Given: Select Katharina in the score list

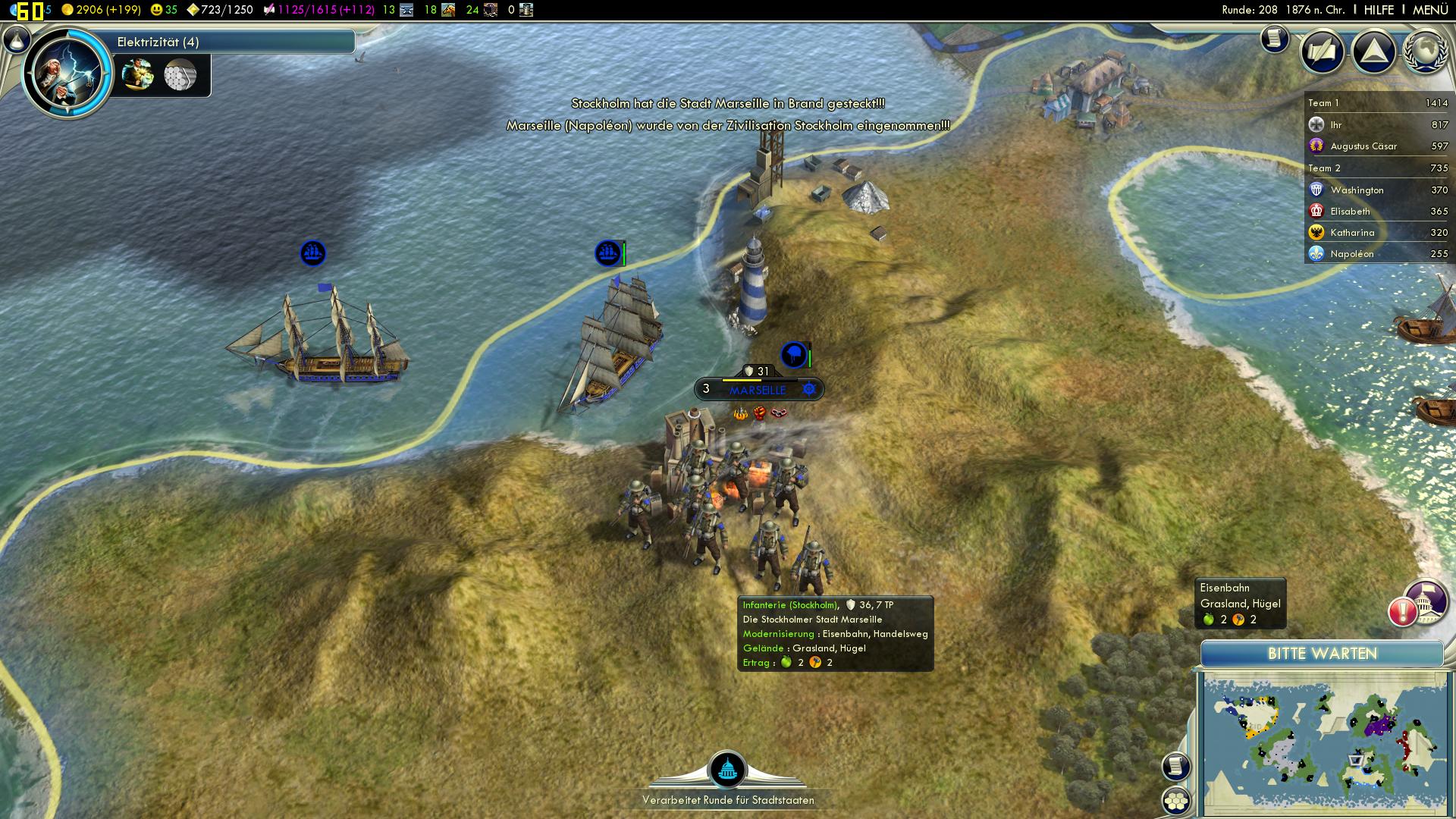Looking at the screenshot, I should click(x=1352, y=233).
